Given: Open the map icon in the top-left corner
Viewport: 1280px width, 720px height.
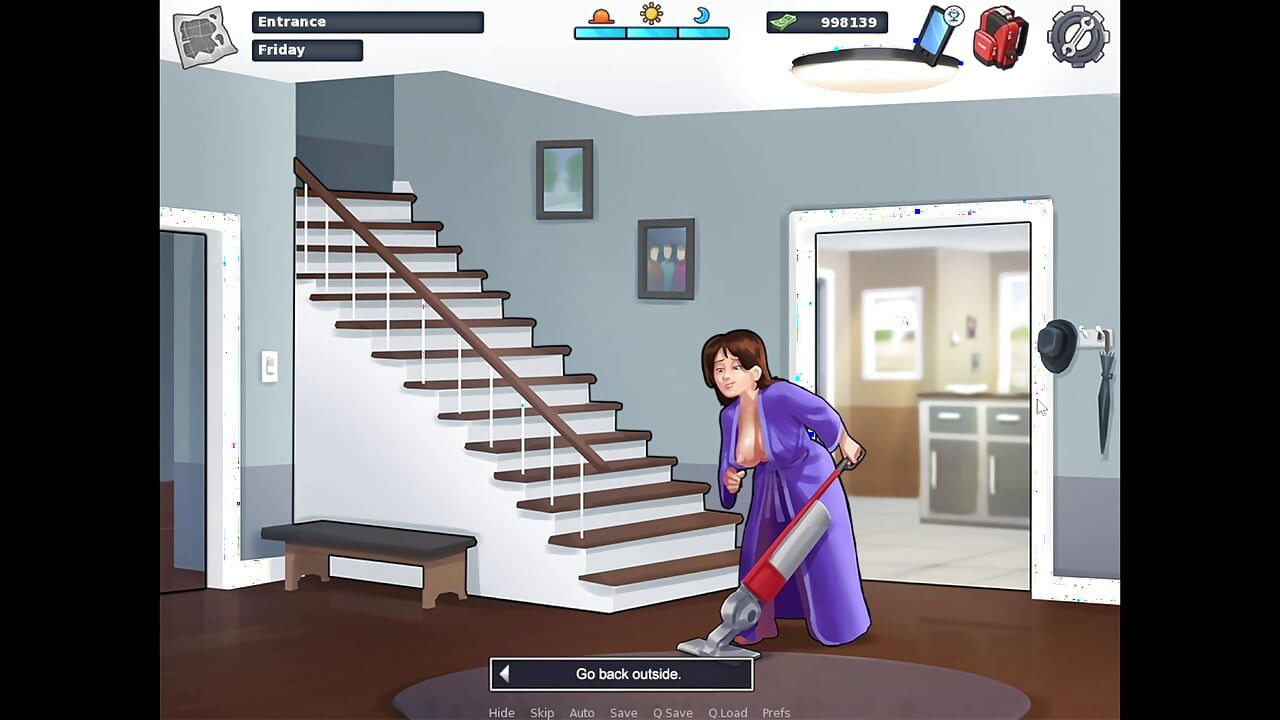Looking at the screenshot, I should click(x=203, y=33).
